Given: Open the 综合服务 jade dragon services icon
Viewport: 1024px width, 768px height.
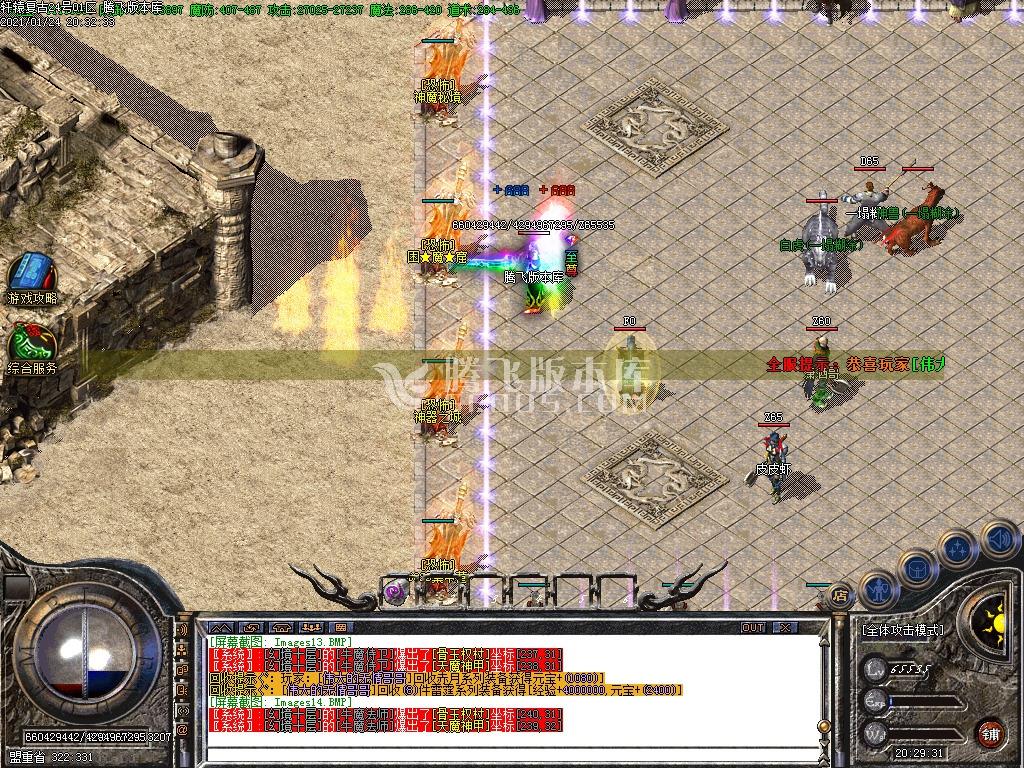Looking at the screenshot, I should coord(32,343).
